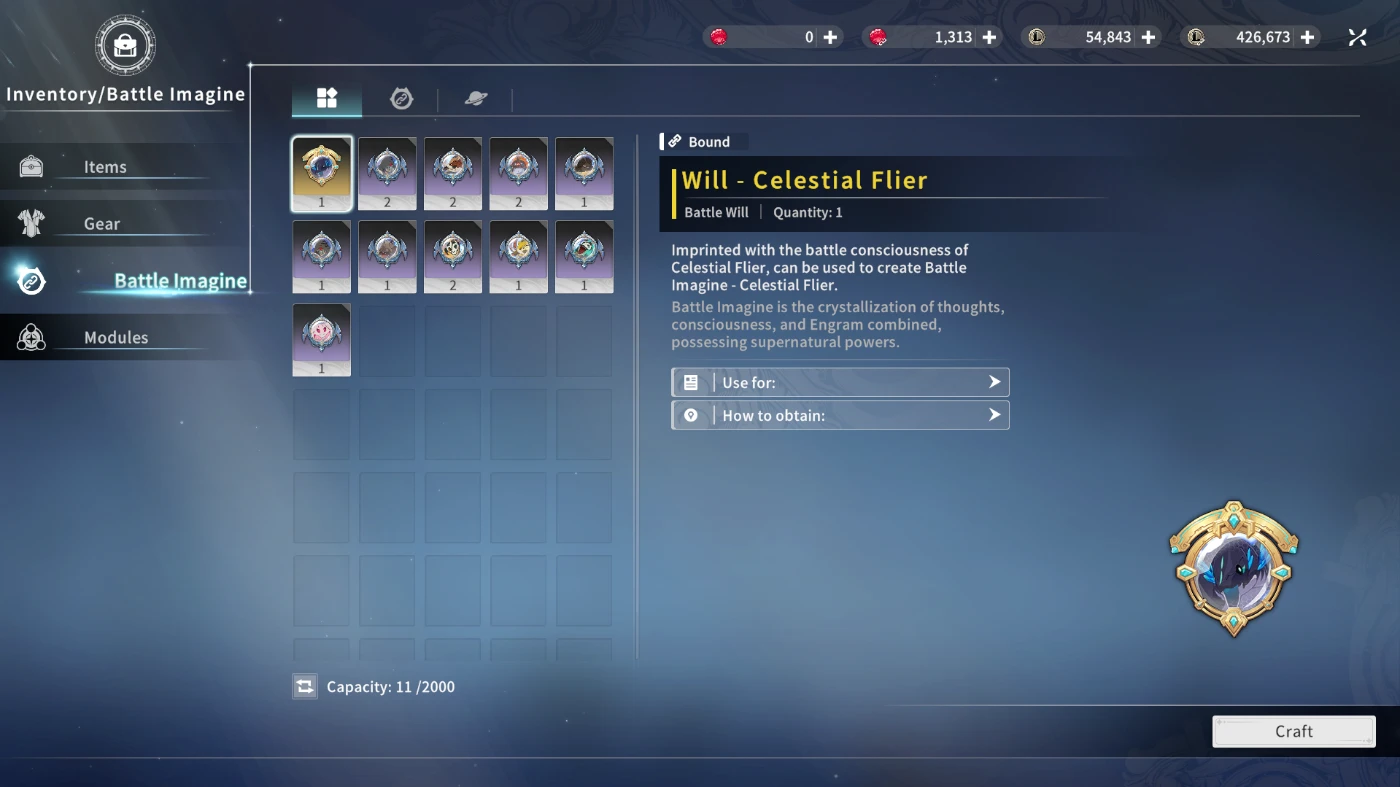
Task: Expand the "How to obtain:" row
Action: pyautogui.click(x=840, y=415)
